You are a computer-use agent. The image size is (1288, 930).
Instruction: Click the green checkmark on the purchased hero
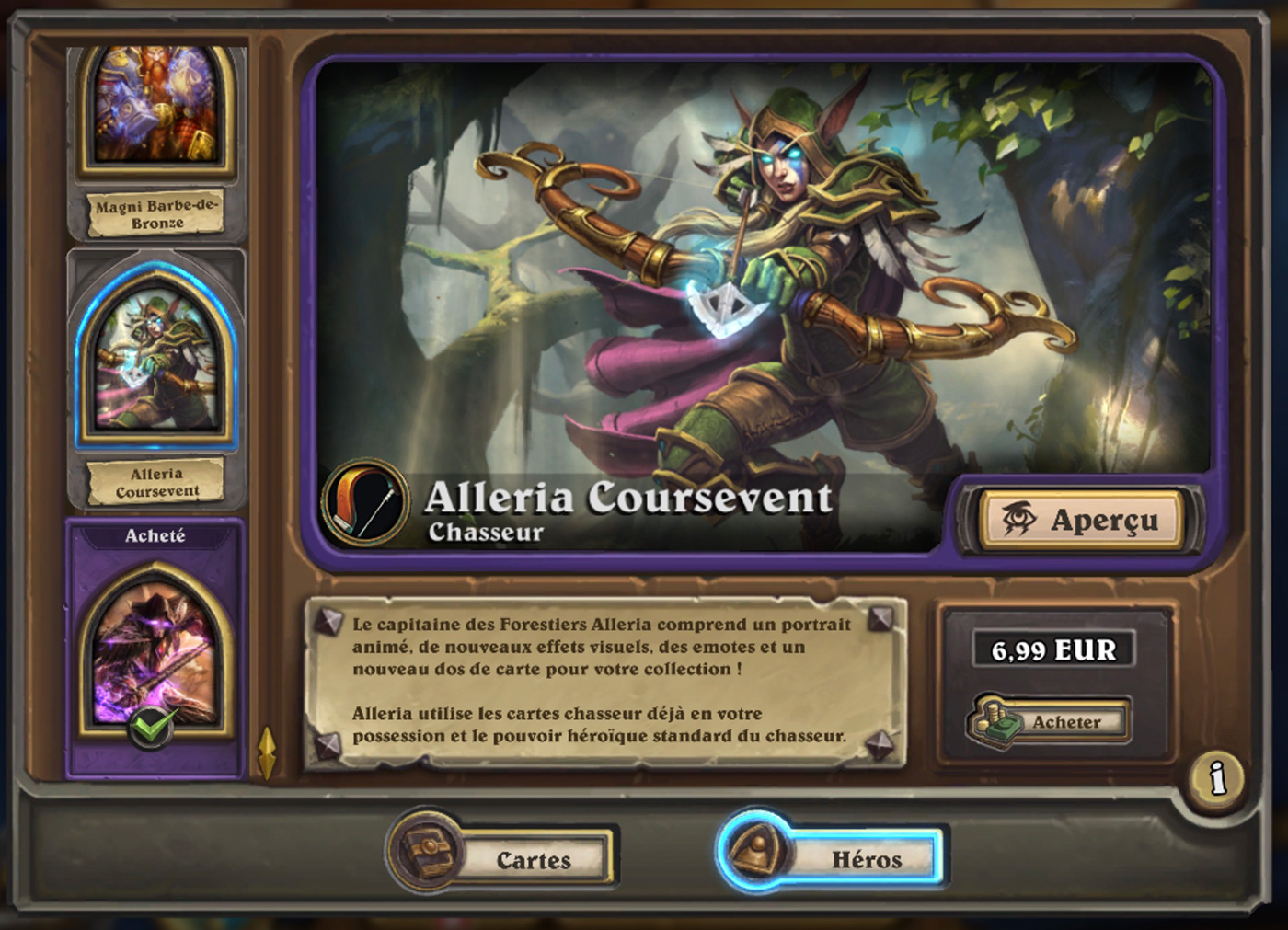tap(155, 727)
